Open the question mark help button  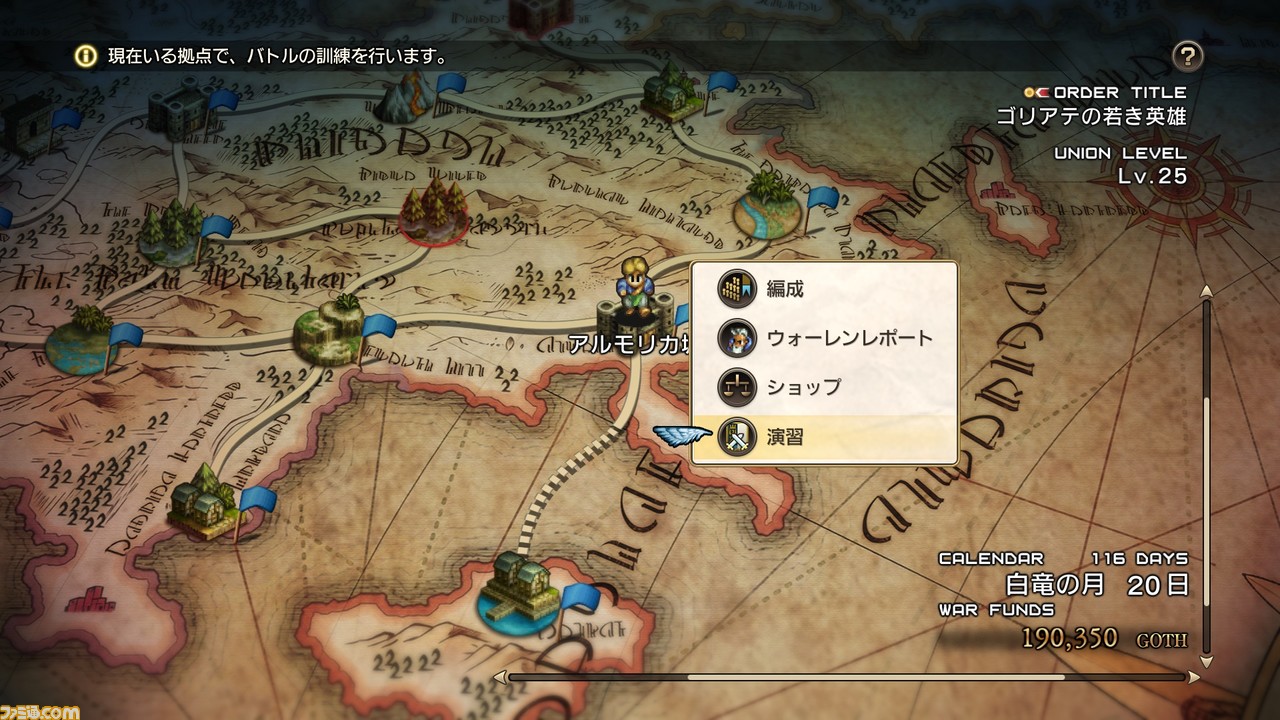(x=1187, y=56)
